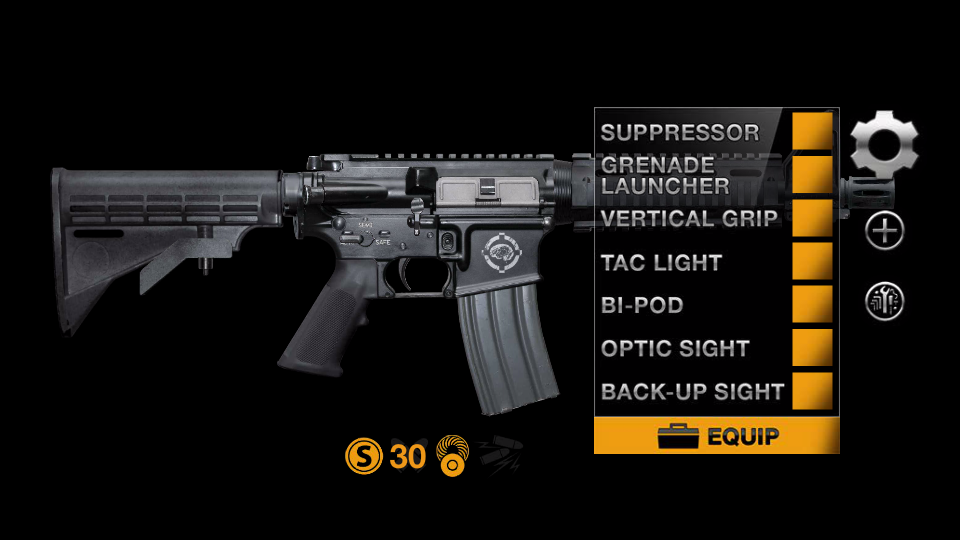The width and height of the screenshot is (960, 540).
Task: Select the Grenade Launcher attachment
Action: coord(812,174)
